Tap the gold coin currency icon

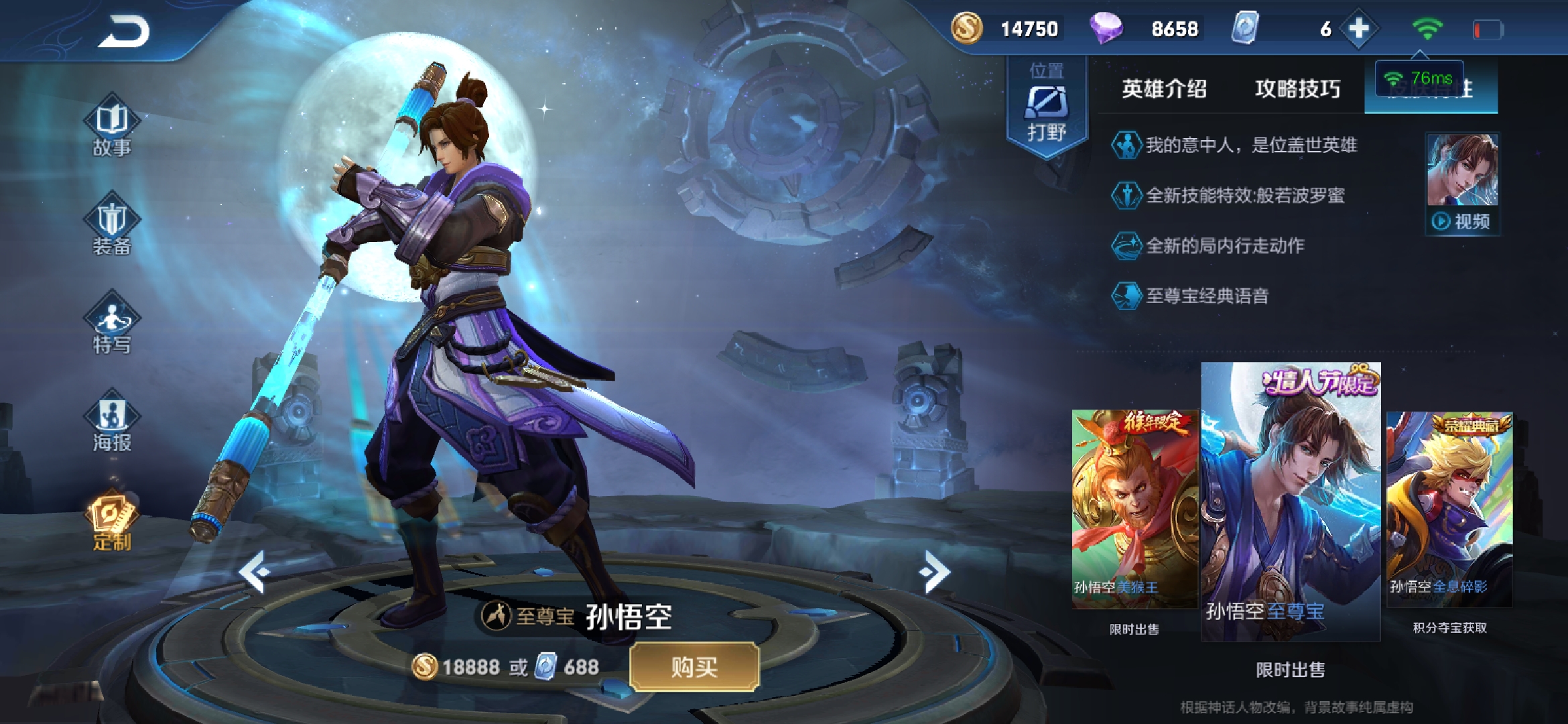(x=967, y=29)
